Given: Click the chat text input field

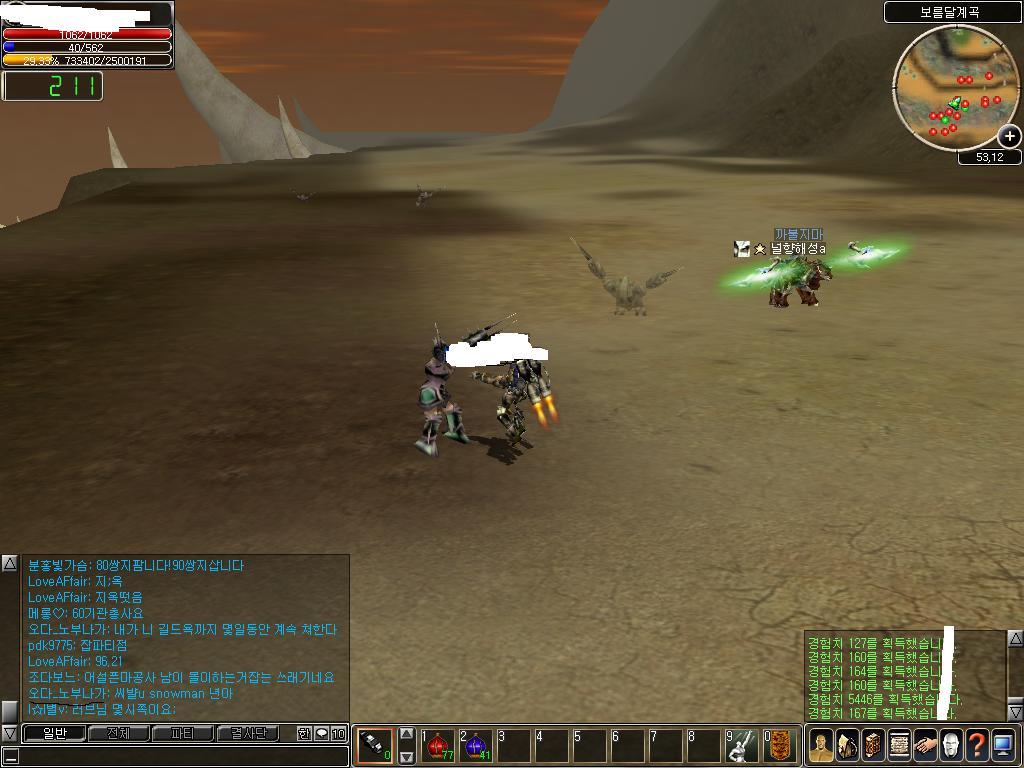Looking at the screenshot, I should 180,756.
